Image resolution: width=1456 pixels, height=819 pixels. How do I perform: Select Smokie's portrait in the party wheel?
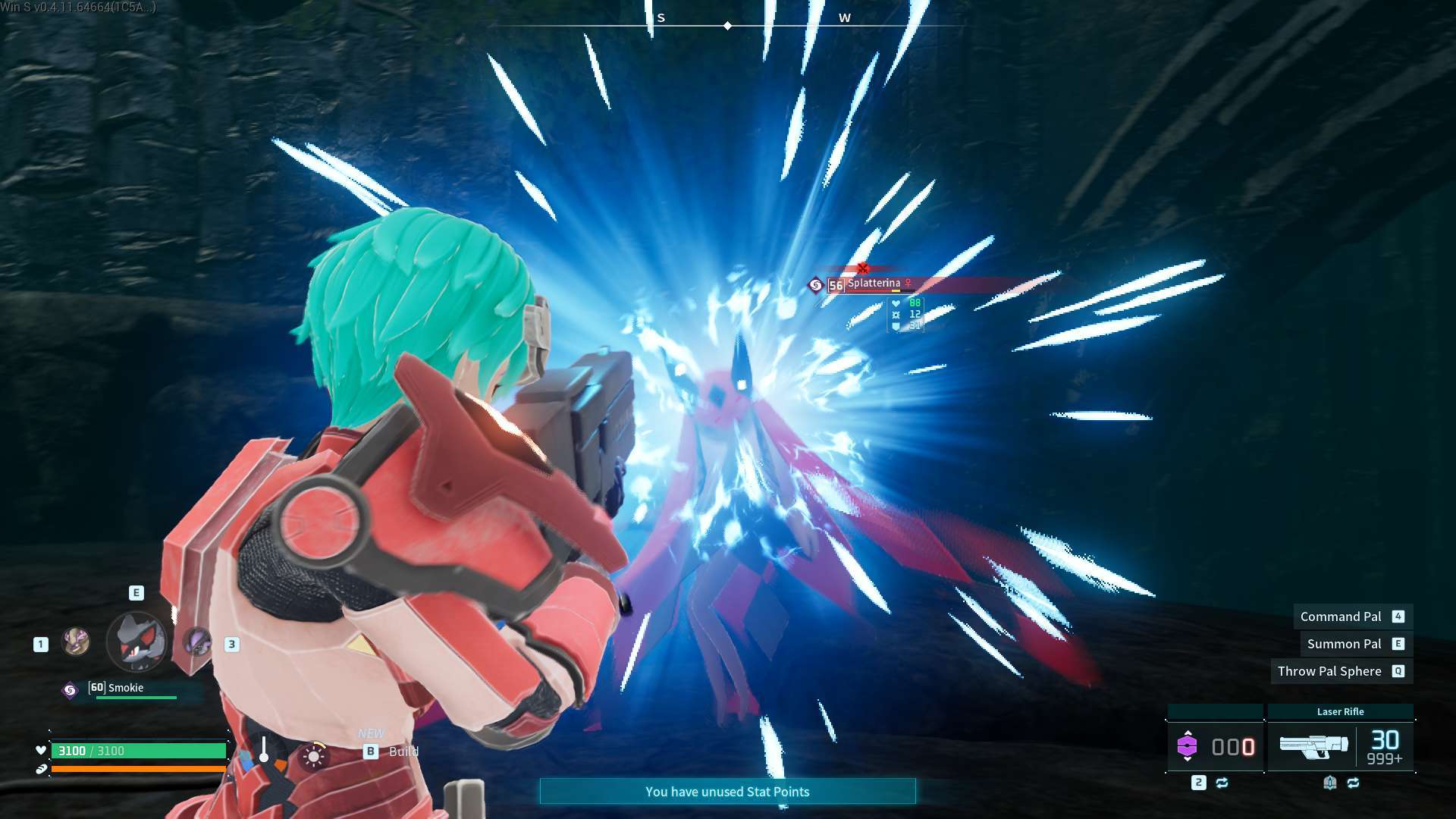(x=137, y=642)
